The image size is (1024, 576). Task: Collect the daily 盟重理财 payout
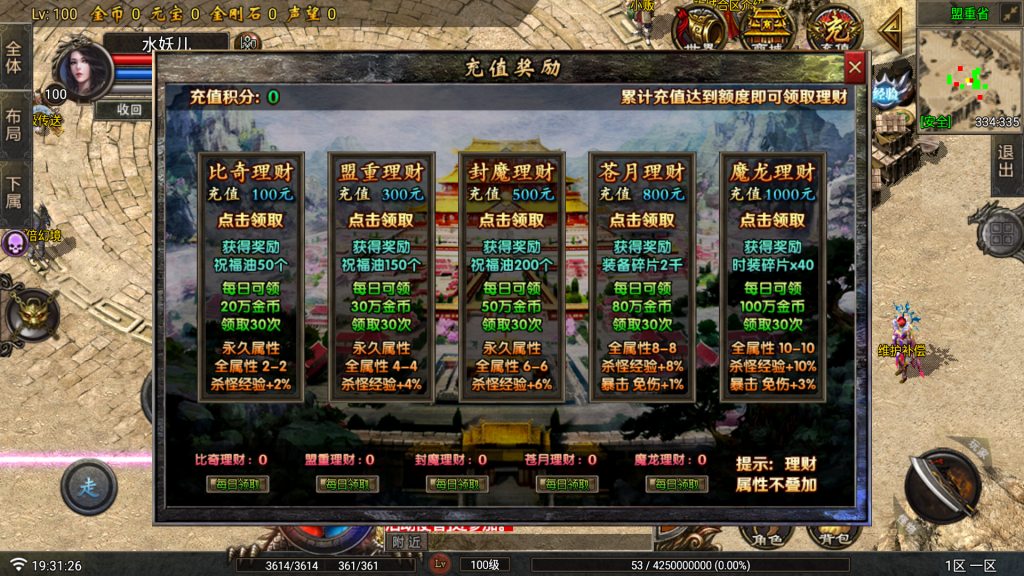347,484
